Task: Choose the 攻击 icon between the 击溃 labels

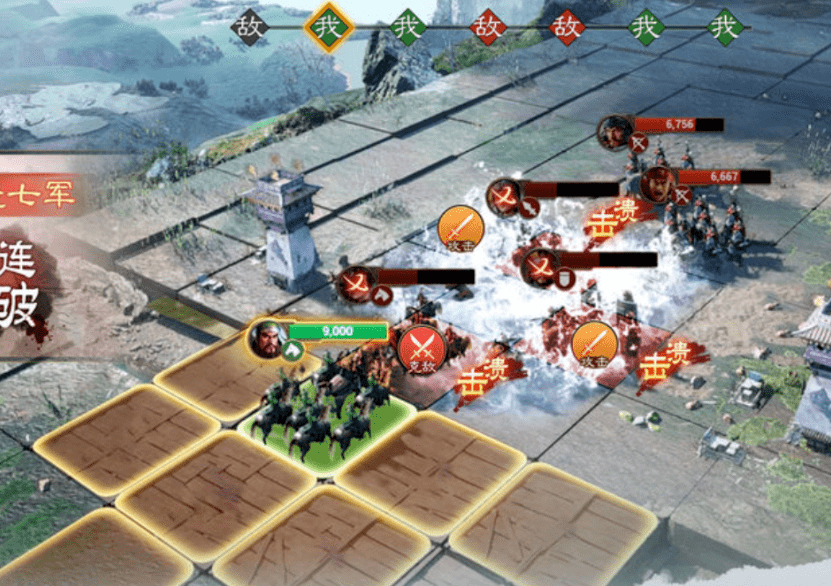Action: (594, 343)
